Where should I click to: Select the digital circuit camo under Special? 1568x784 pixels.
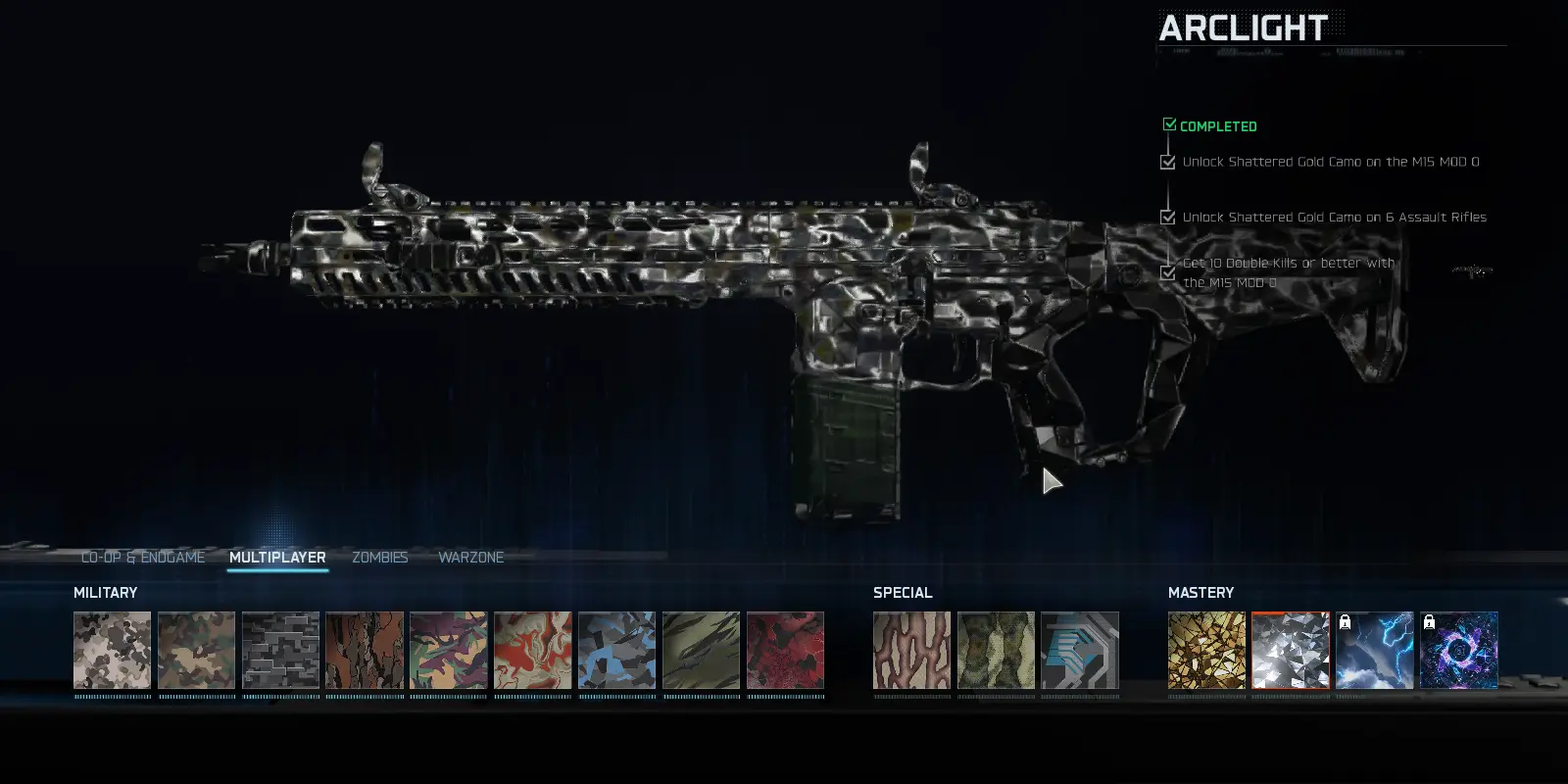pos(1079,652)
